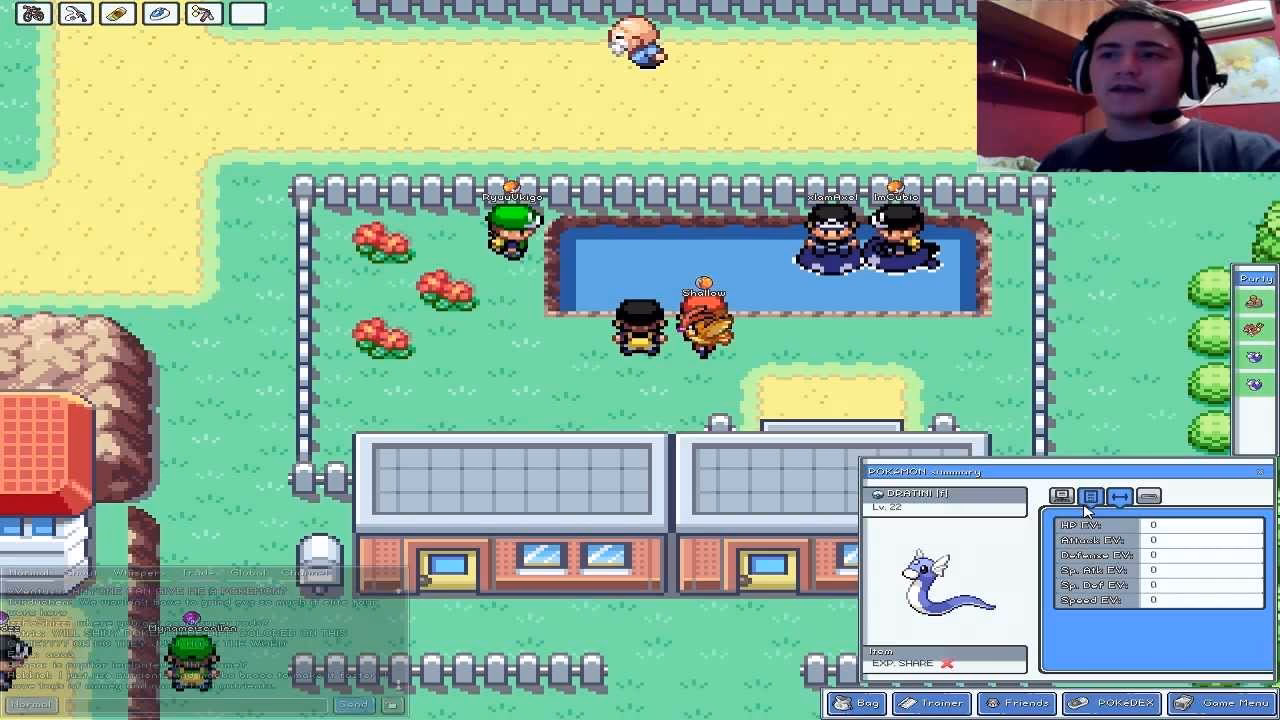Click the Pokéball icon beside DRATINI's name

tap(878, 494)
